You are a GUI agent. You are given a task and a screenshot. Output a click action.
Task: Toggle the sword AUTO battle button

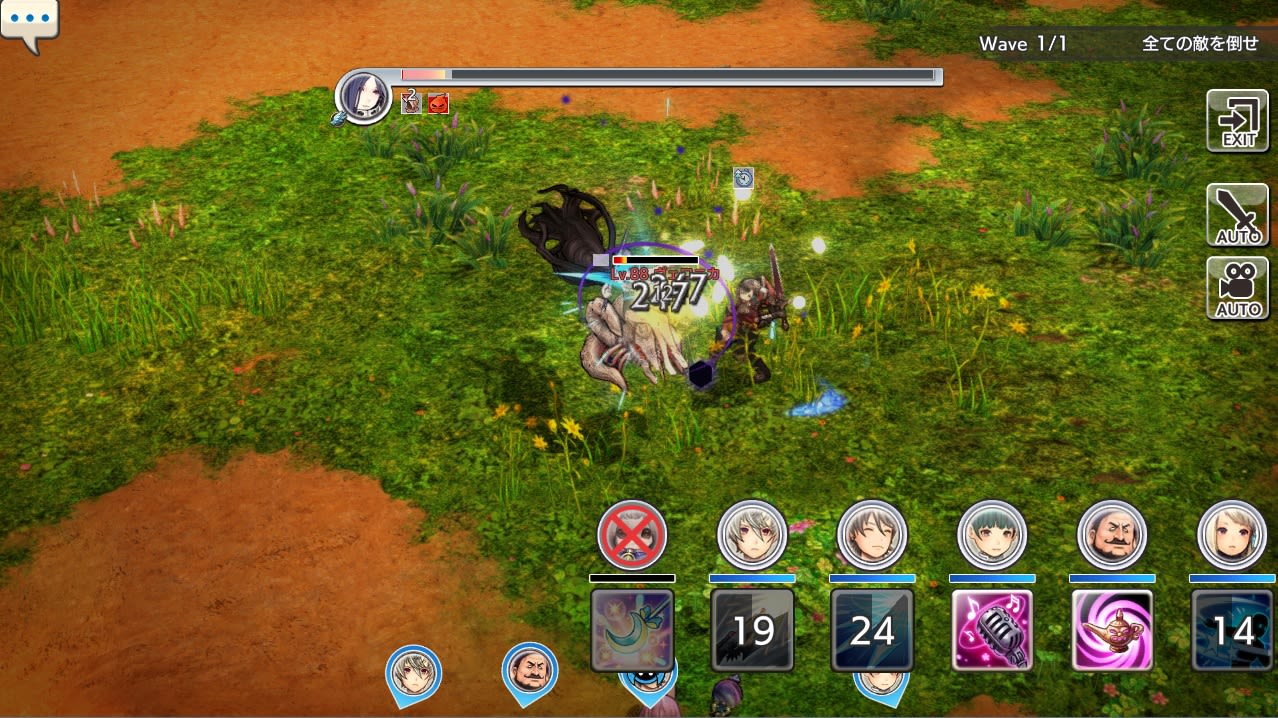[x=1237, y=215]
